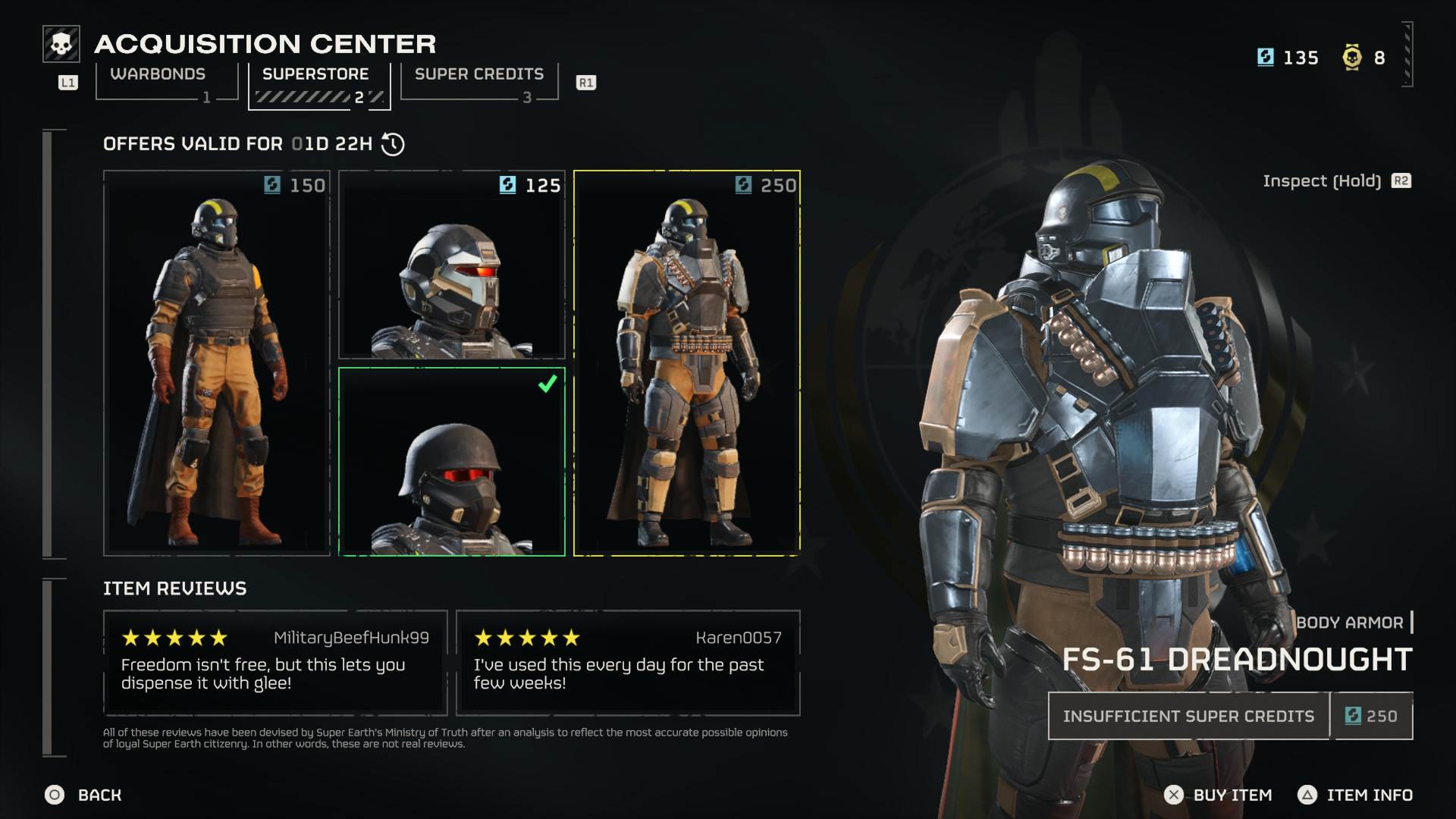
Task: Click the R1 shoulder button prompt
Action: 585,83
